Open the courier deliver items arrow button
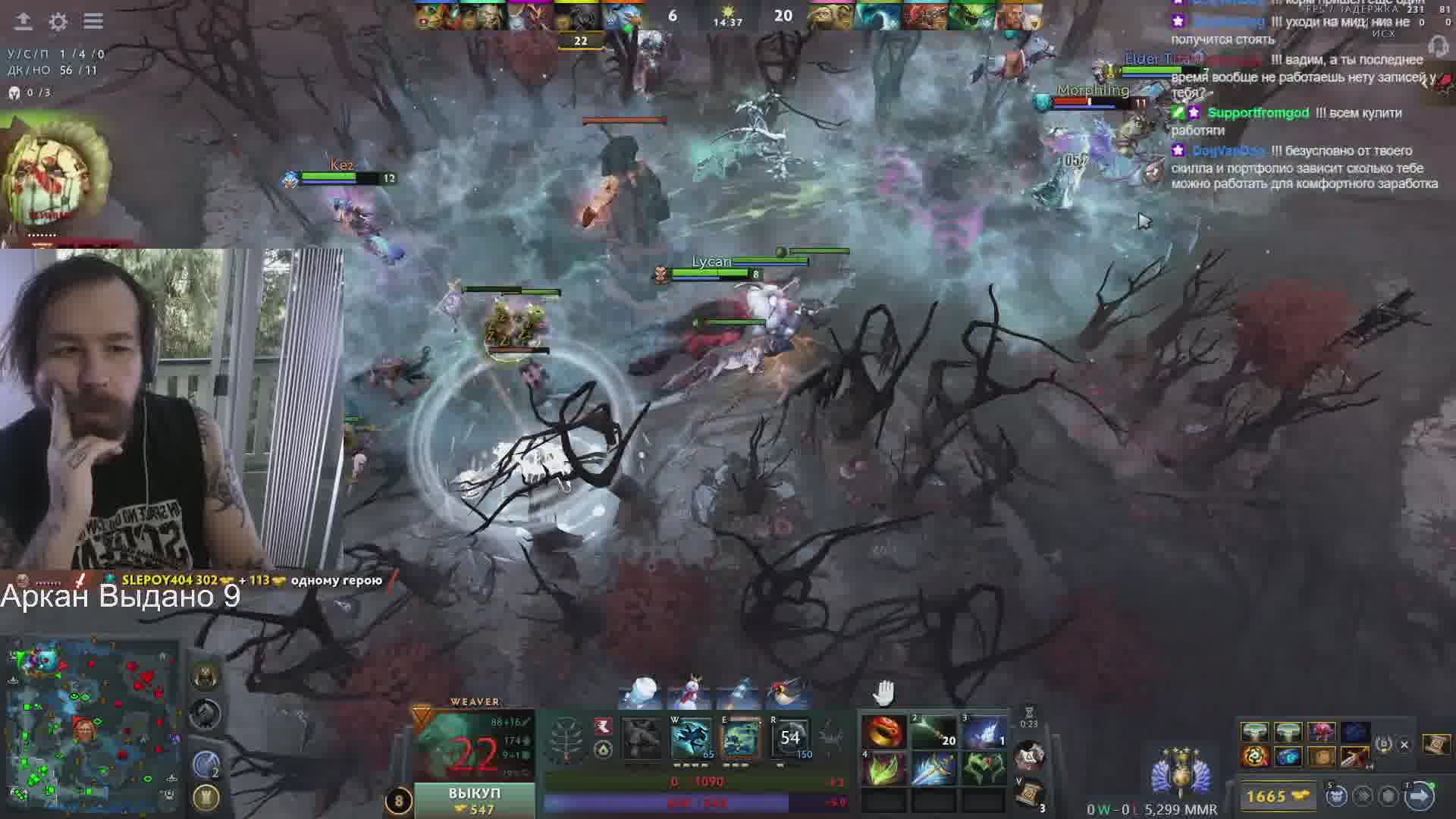The image size is (1456, 819). pyautogui.click(x=1419, y=796)
